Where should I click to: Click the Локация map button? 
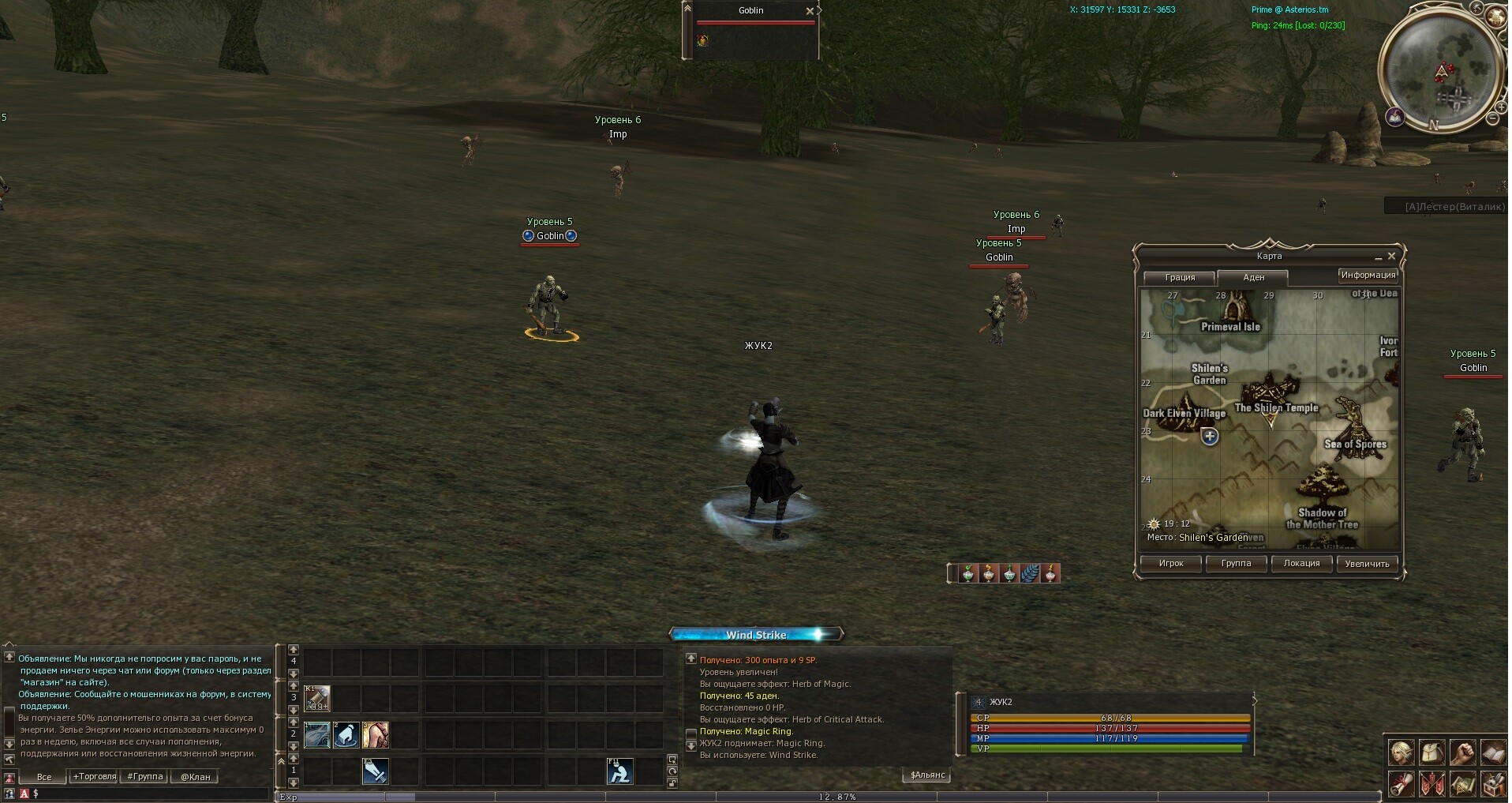pyautogui.click(x=1301, y=564)
